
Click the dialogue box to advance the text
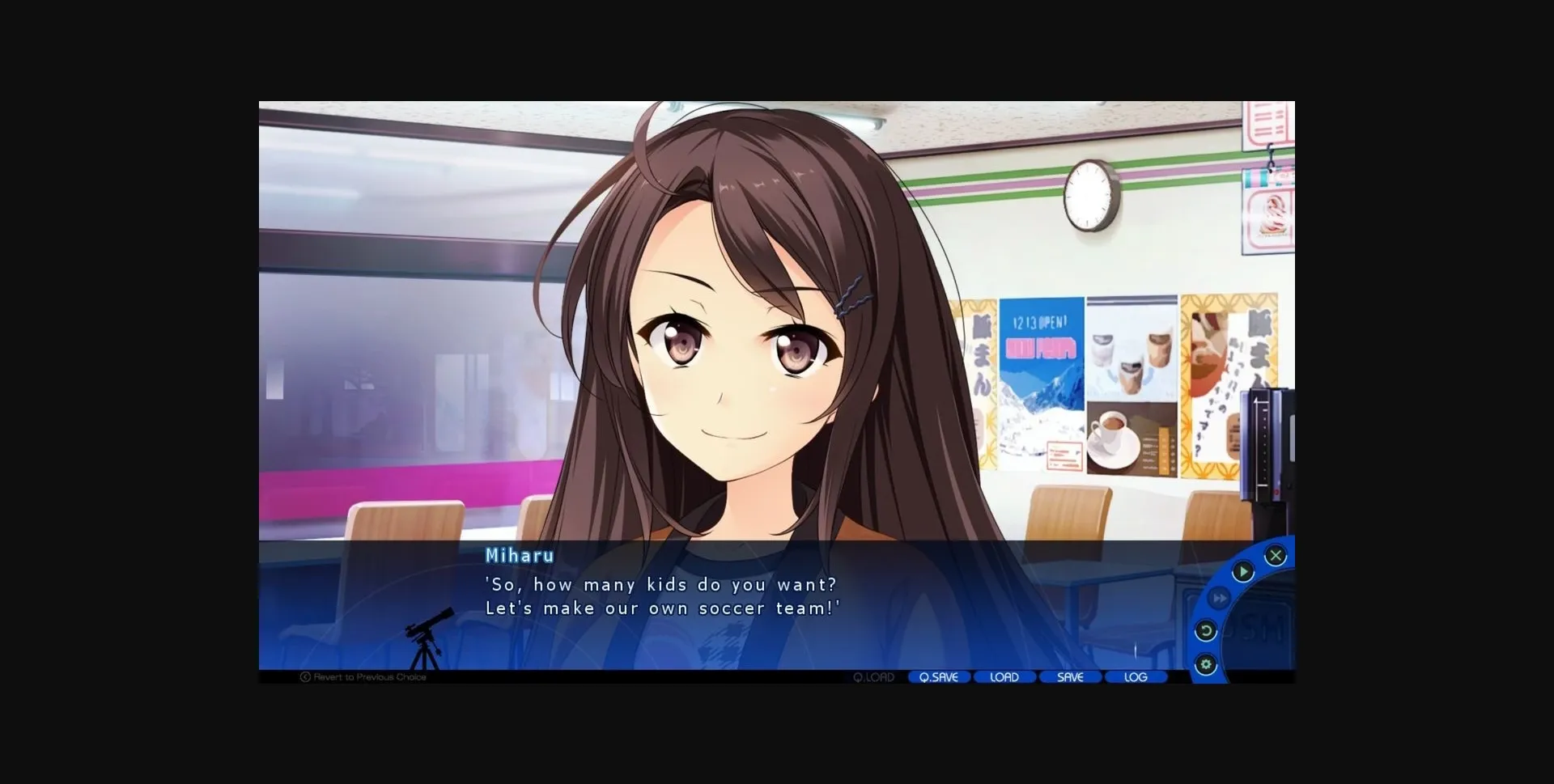click(728, 615)
